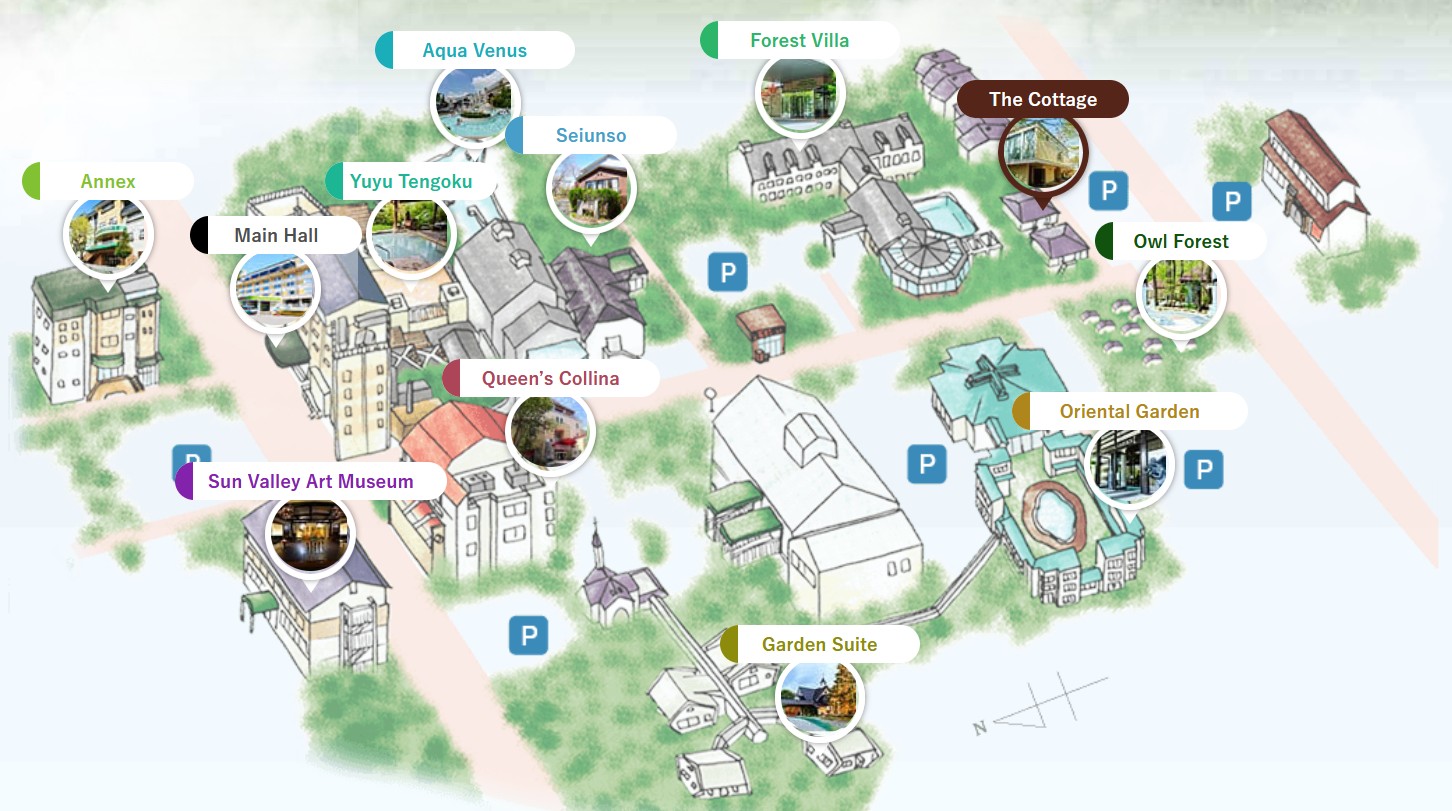The height and width of the screenshot is (811, 1452).
Task: Show the Main Hall photo thumbnail
Action: tap(275, 289)
